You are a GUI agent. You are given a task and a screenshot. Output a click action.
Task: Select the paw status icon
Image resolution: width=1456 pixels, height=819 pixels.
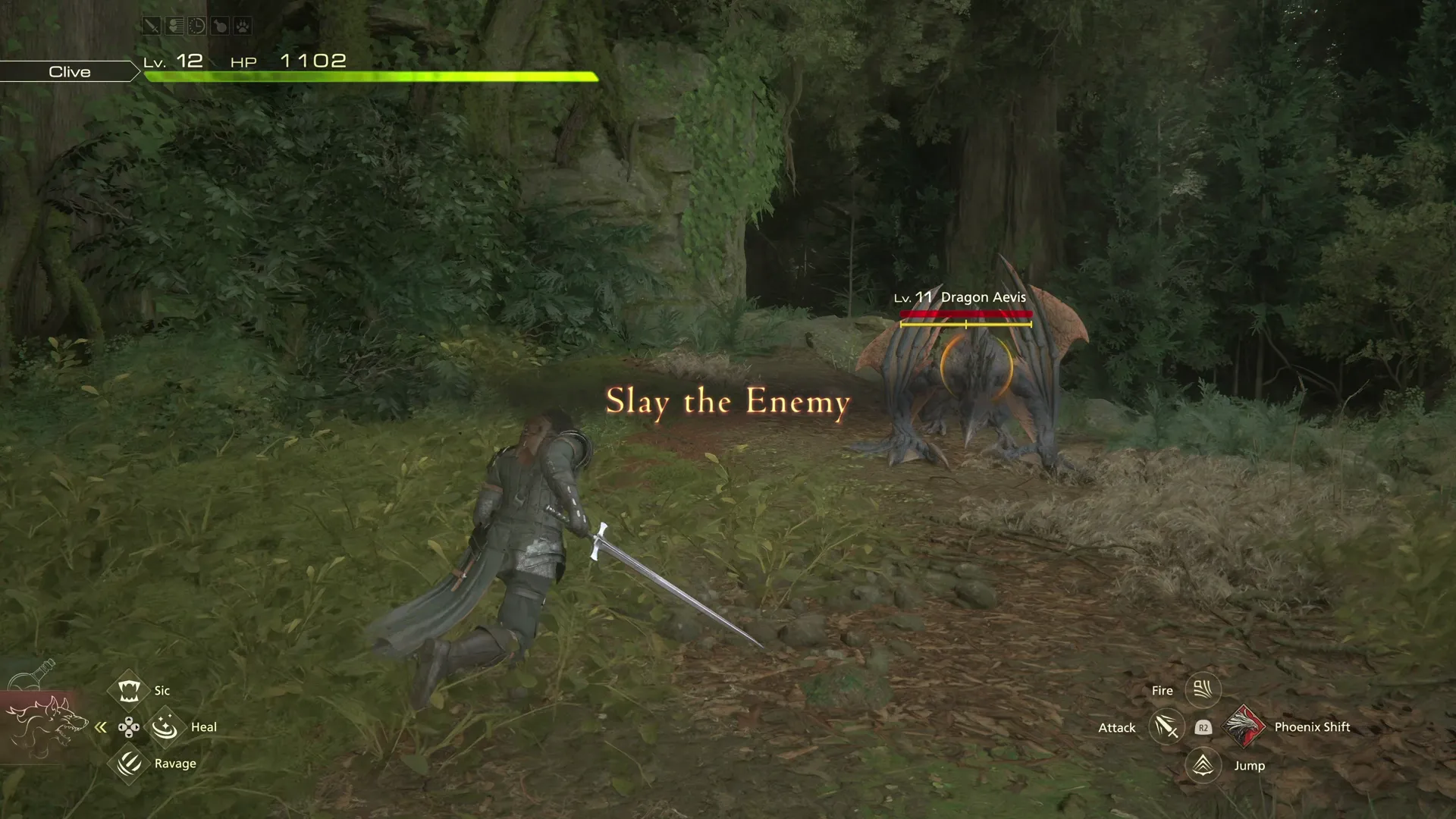244,25
